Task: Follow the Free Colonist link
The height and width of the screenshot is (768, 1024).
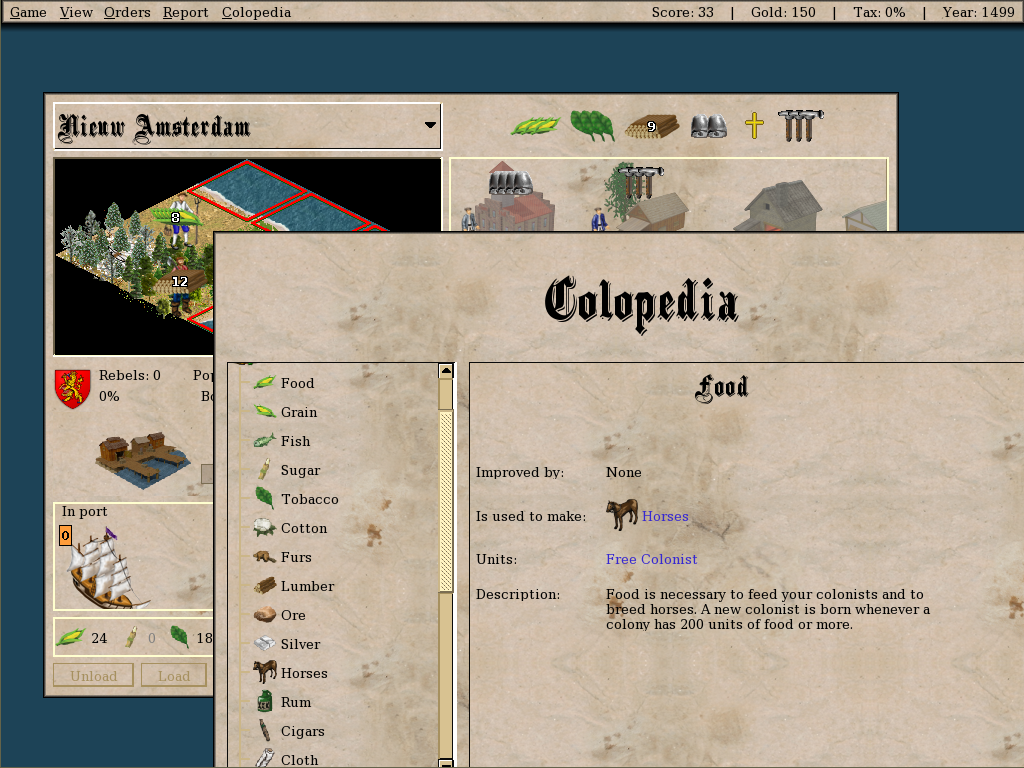Action: (x=651, y=559)
